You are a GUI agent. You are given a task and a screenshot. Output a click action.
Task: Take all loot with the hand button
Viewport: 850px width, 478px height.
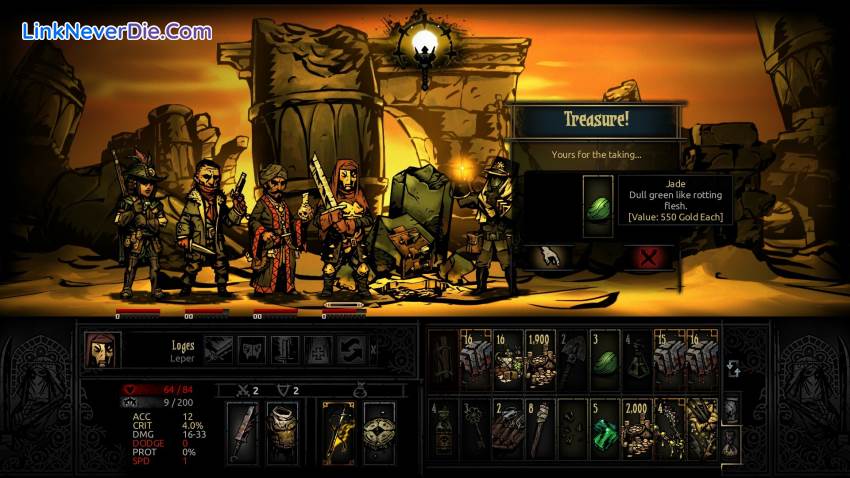[548, 257]
